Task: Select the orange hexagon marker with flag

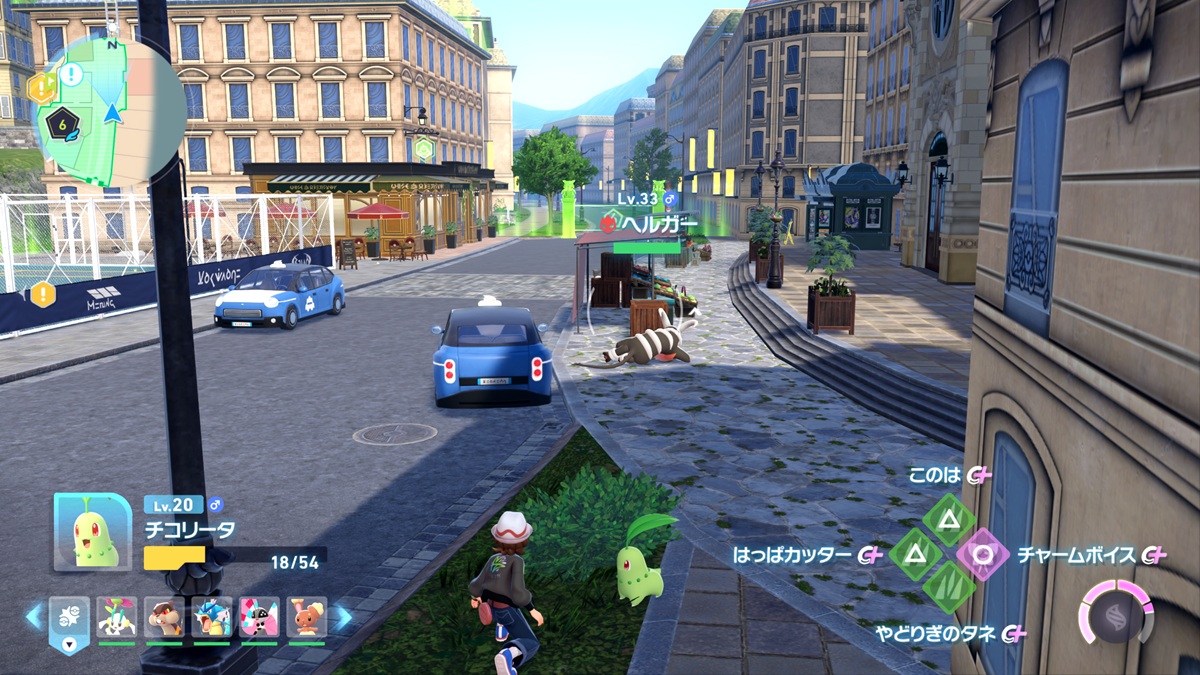Action: click(x=40, y=88)
